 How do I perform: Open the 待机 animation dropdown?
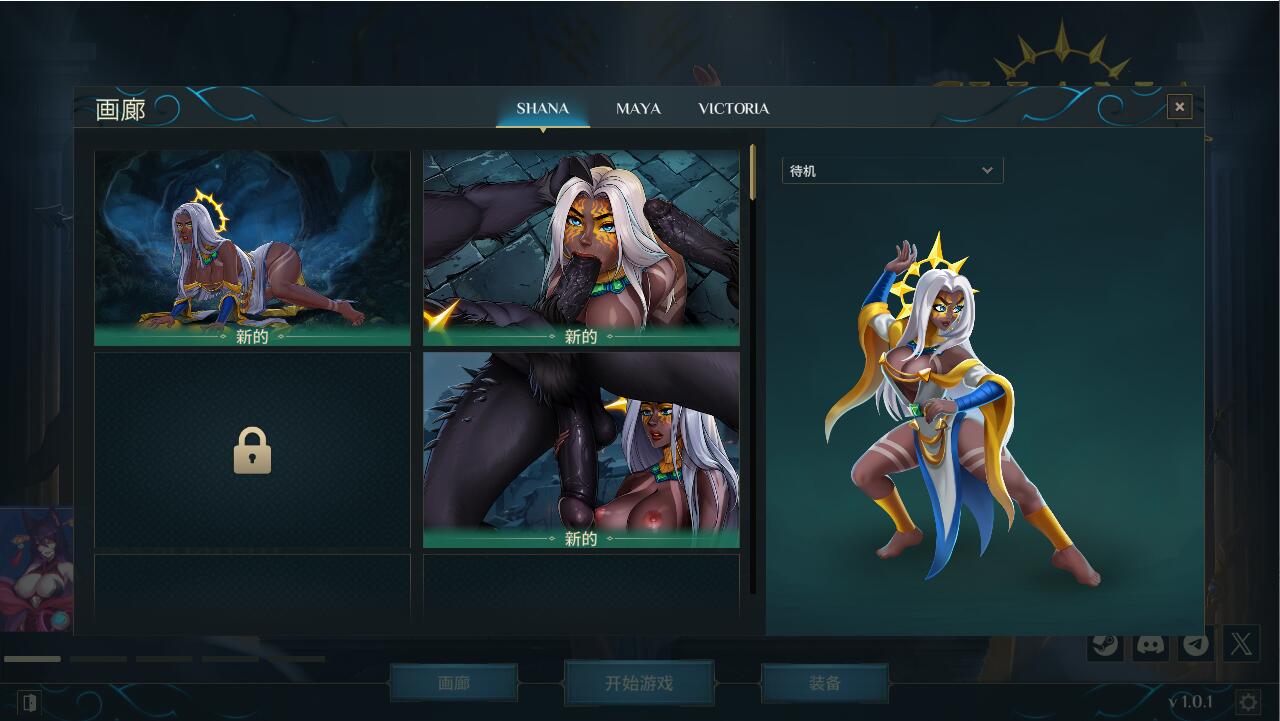[892, 170]
